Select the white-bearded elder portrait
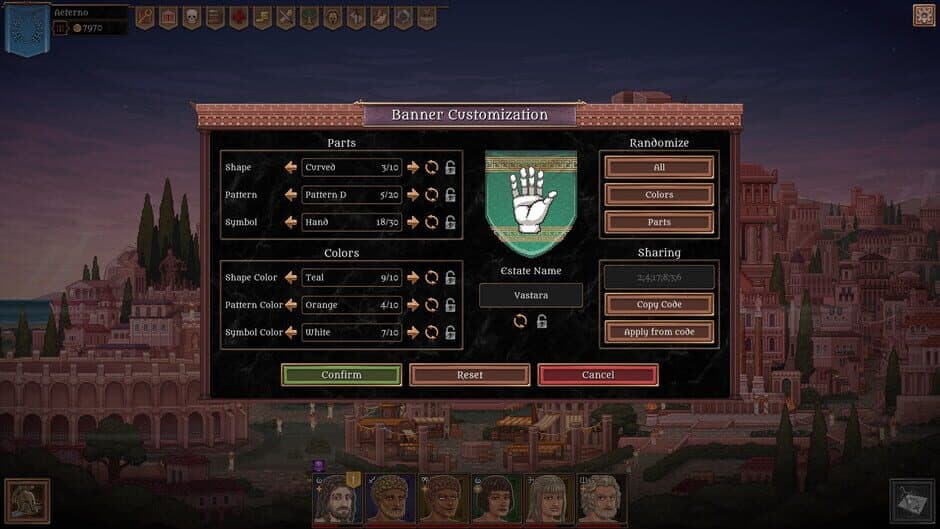Image resolution: width=940 pixels, height=529 pixels. (x=603, y=499)
